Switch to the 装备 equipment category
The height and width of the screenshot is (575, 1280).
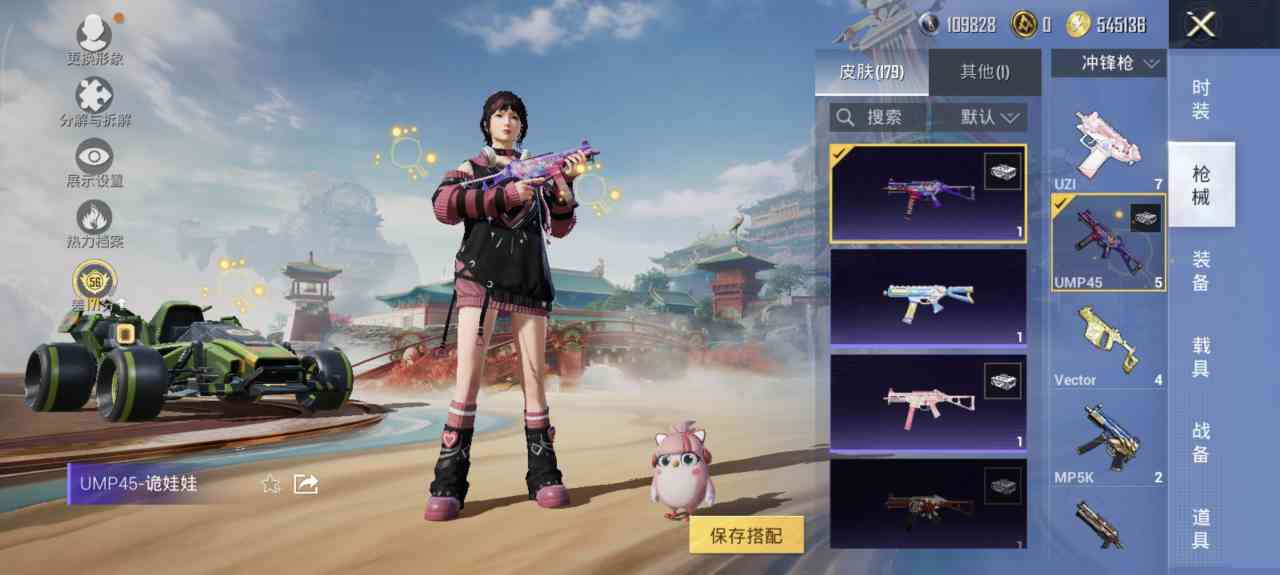1201,271
